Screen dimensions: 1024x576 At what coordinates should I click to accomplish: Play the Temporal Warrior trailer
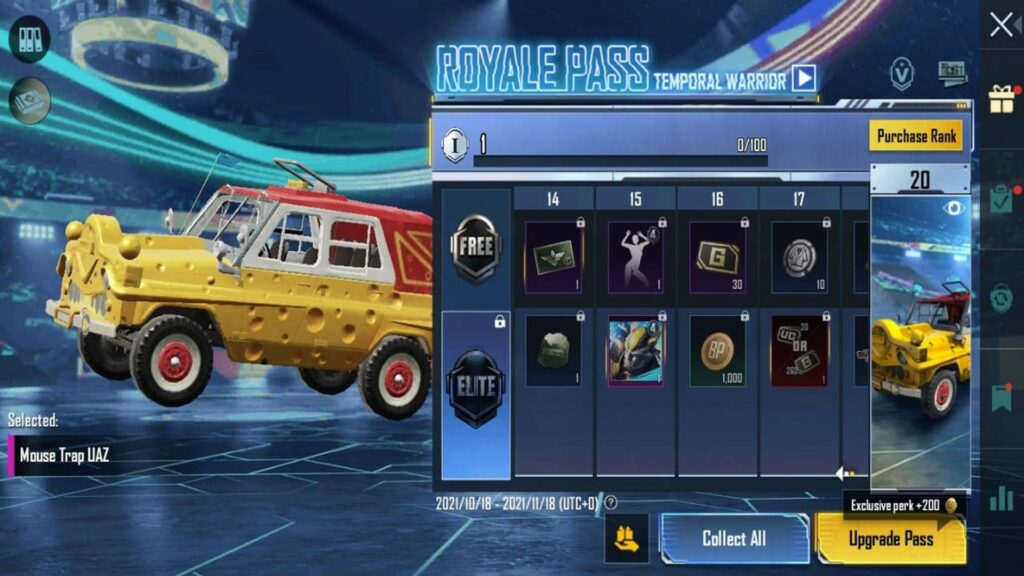(804, 78)
